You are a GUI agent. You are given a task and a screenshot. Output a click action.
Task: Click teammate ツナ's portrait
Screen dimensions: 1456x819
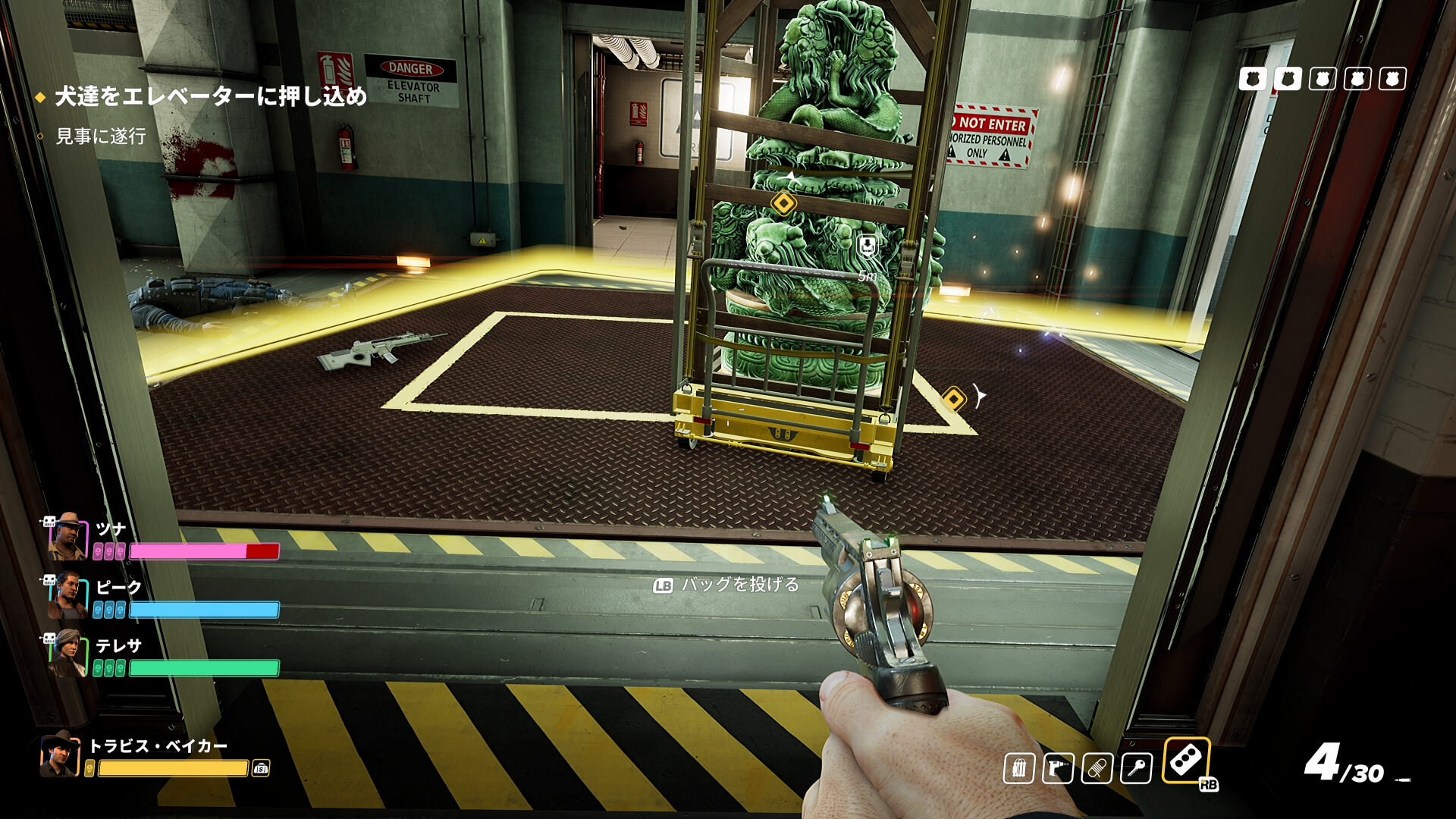pyautogui.click(x=68, y=535)
